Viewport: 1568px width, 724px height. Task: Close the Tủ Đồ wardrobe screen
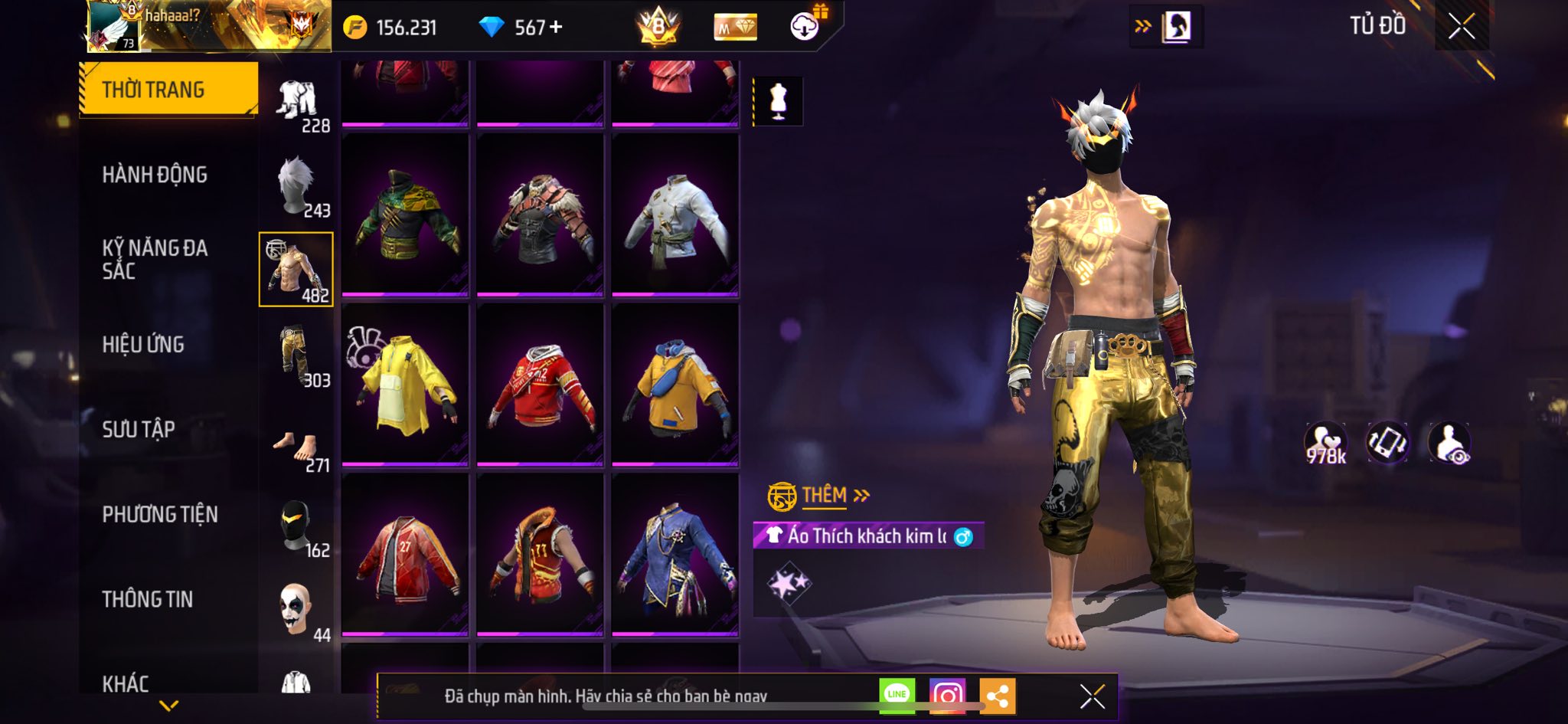click(x=1461, y=27)
